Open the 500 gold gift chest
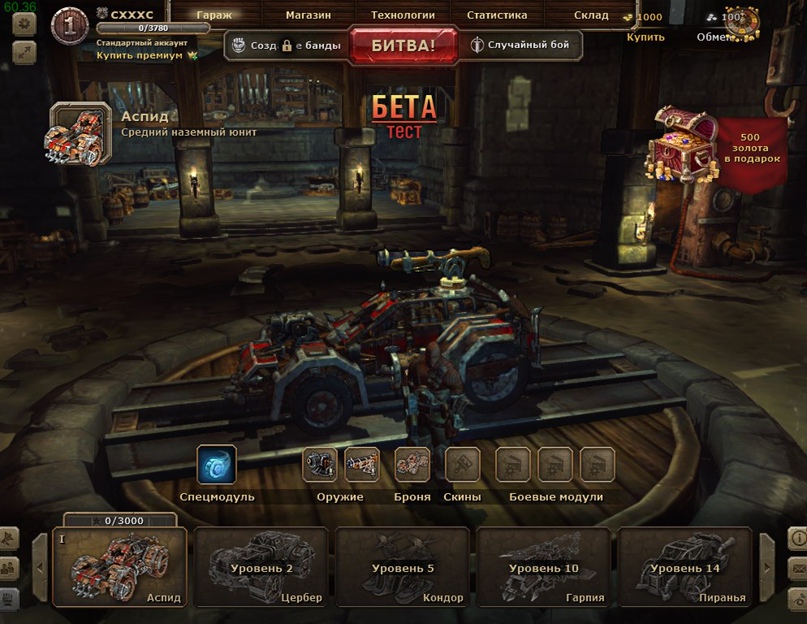This screenshot has height=624, width=807. click(684, 143)
